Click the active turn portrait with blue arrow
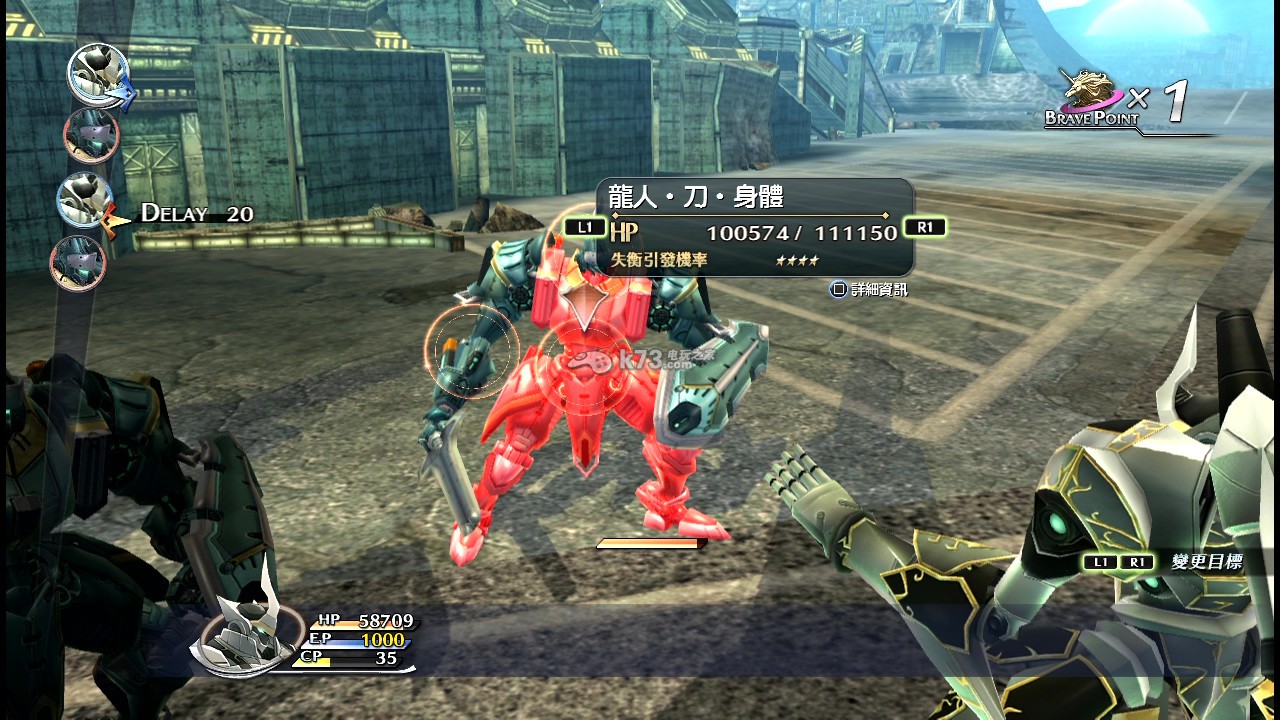Screen dimensions: 1280x720 click(98, 73)
